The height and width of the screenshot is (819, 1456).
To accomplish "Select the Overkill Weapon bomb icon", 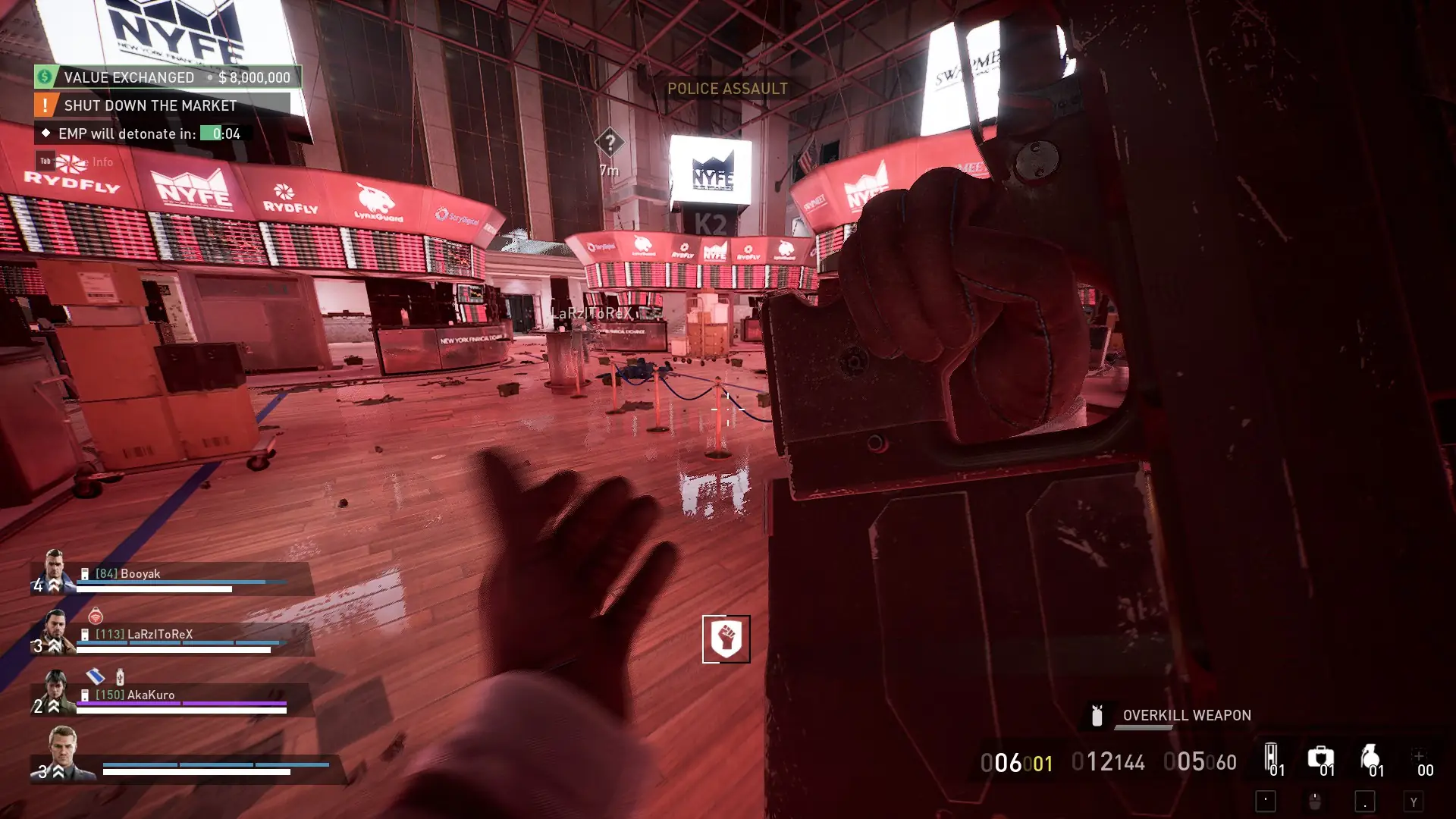I will click(x=1097, y=716).
